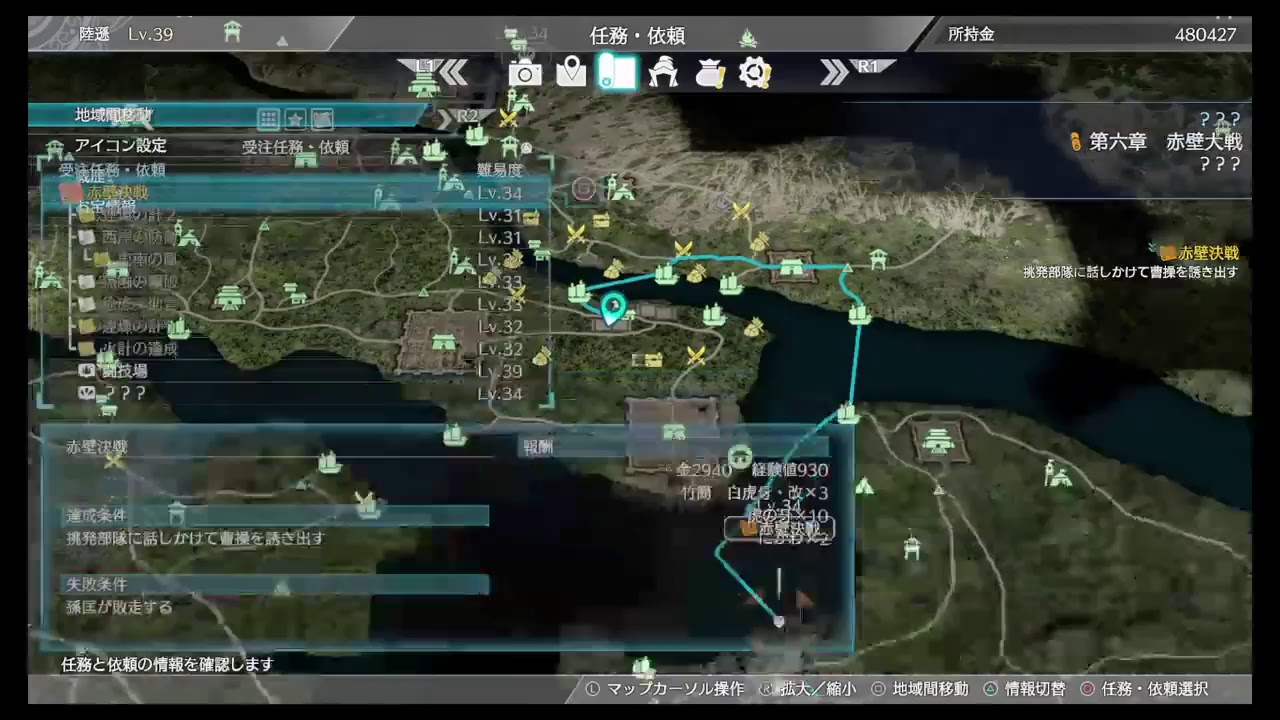Switch to the 地域間移動 tab
The height and width of the screenshot is (720, 1280).
pos(113,114)
